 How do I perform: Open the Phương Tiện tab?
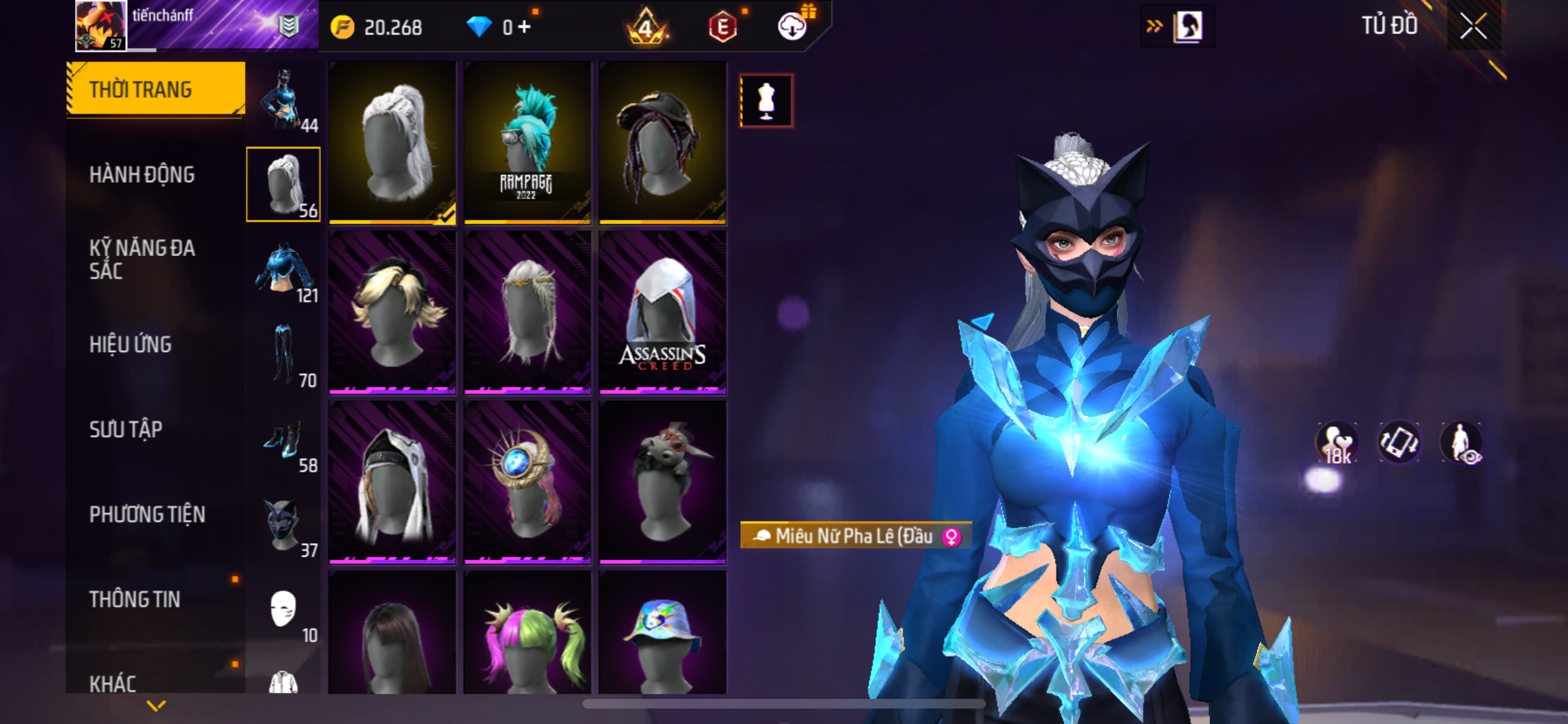[x=147, y=514]
